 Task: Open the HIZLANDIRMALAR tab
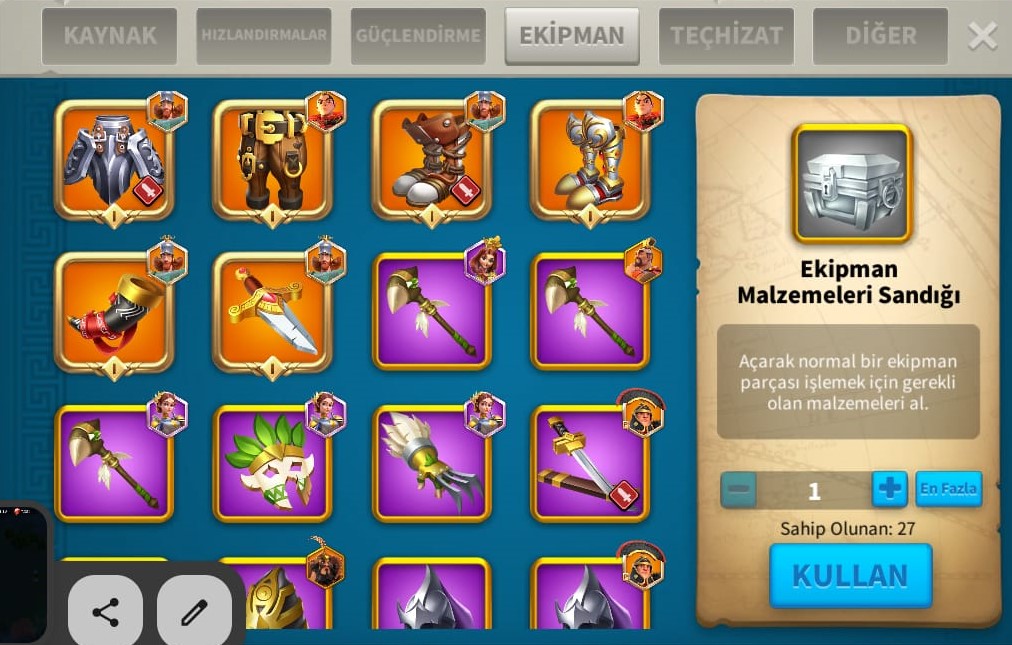(264, 36)
